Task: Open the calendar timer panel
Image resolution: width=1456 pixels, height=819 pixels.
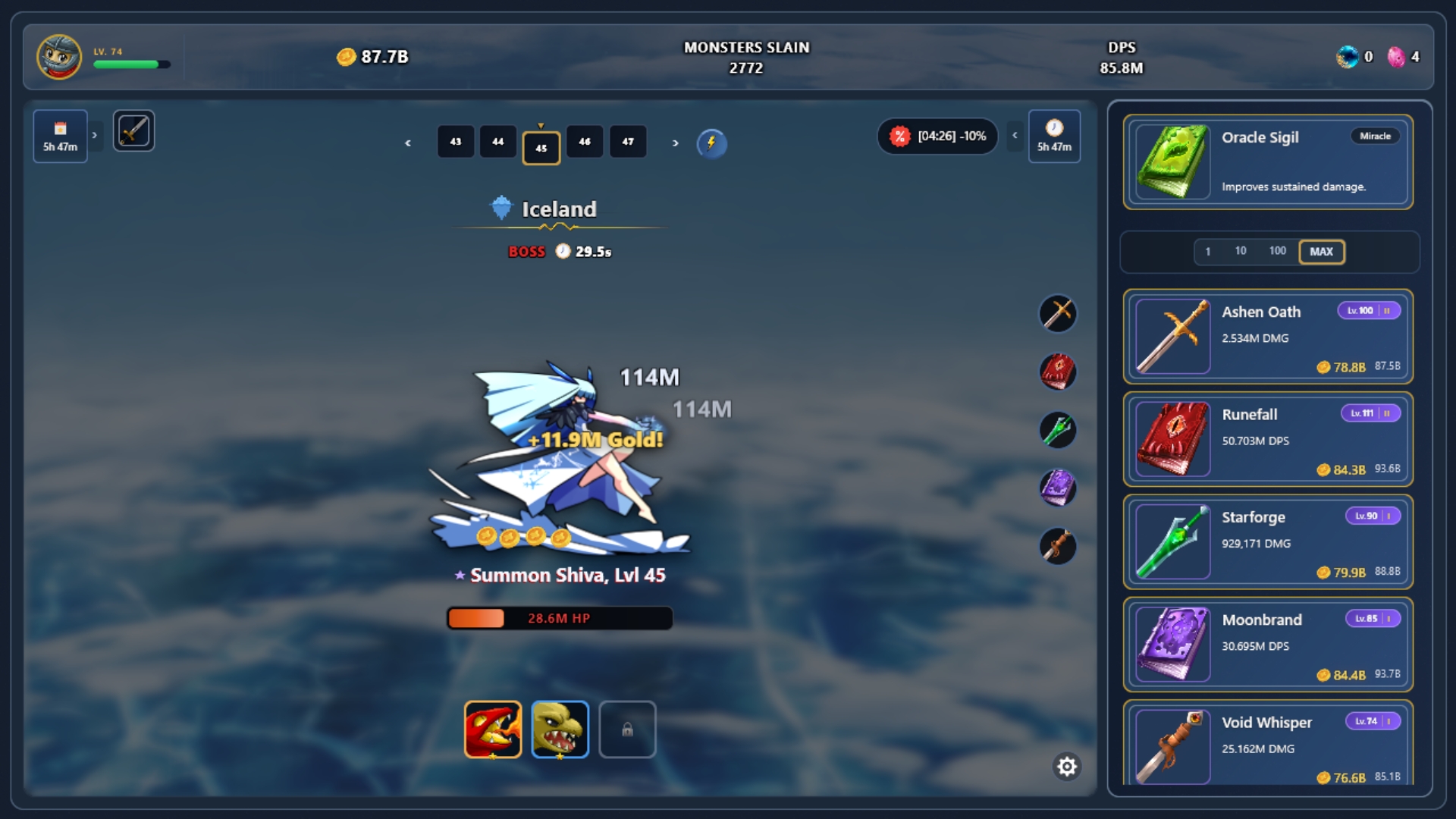Action: pos(60,136)
